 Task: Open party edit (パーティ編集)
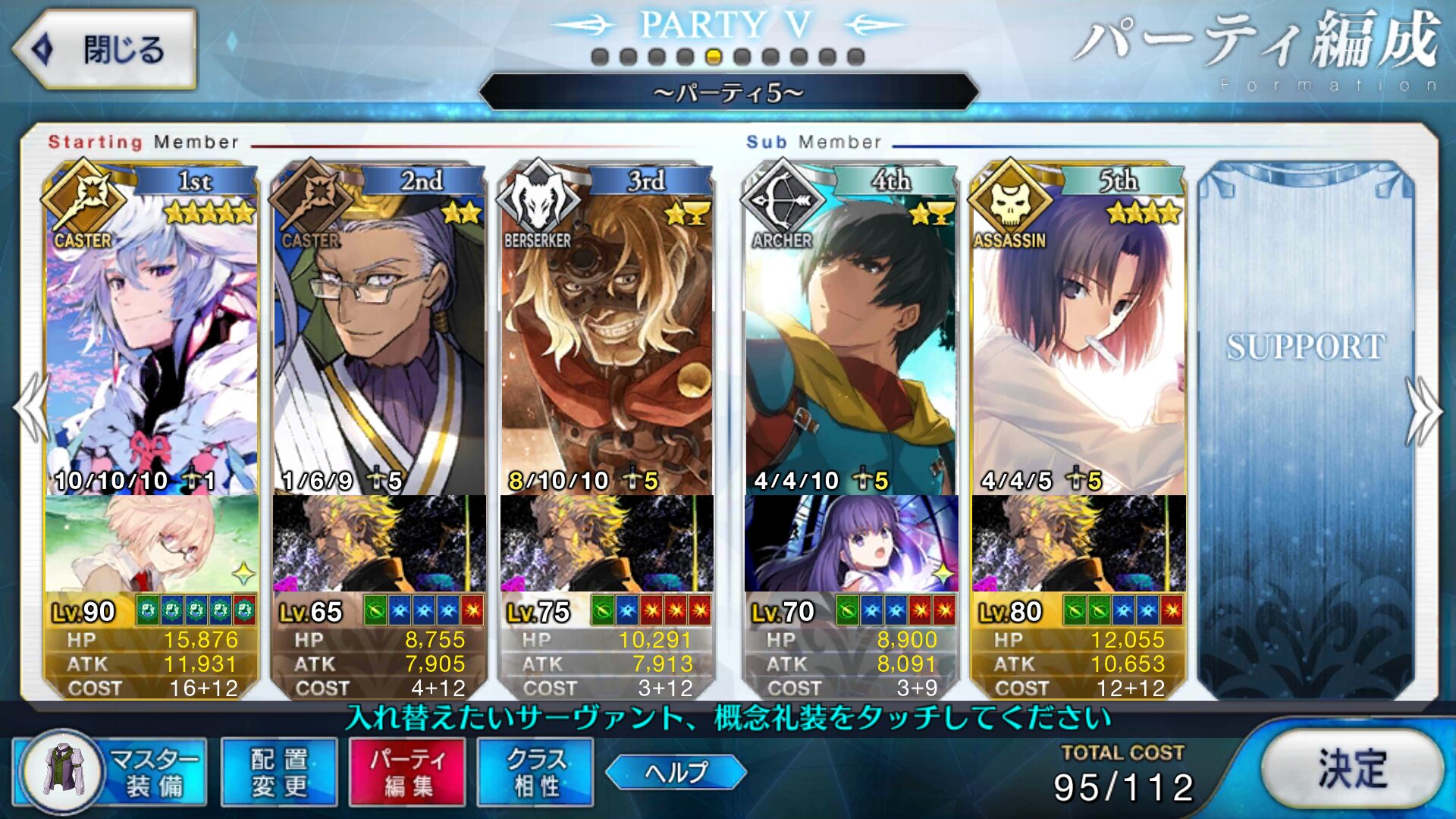[407, 772]
